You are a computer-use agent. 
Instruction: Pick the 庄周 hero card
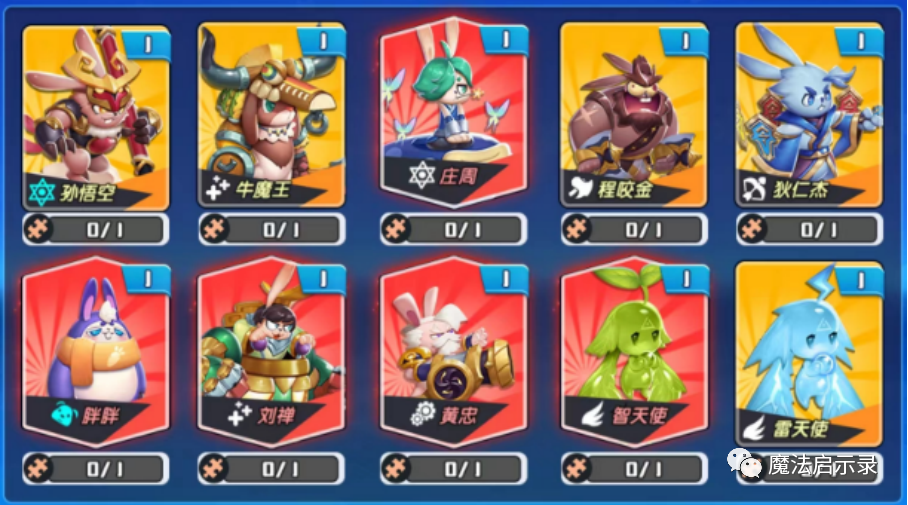point(454,110)
